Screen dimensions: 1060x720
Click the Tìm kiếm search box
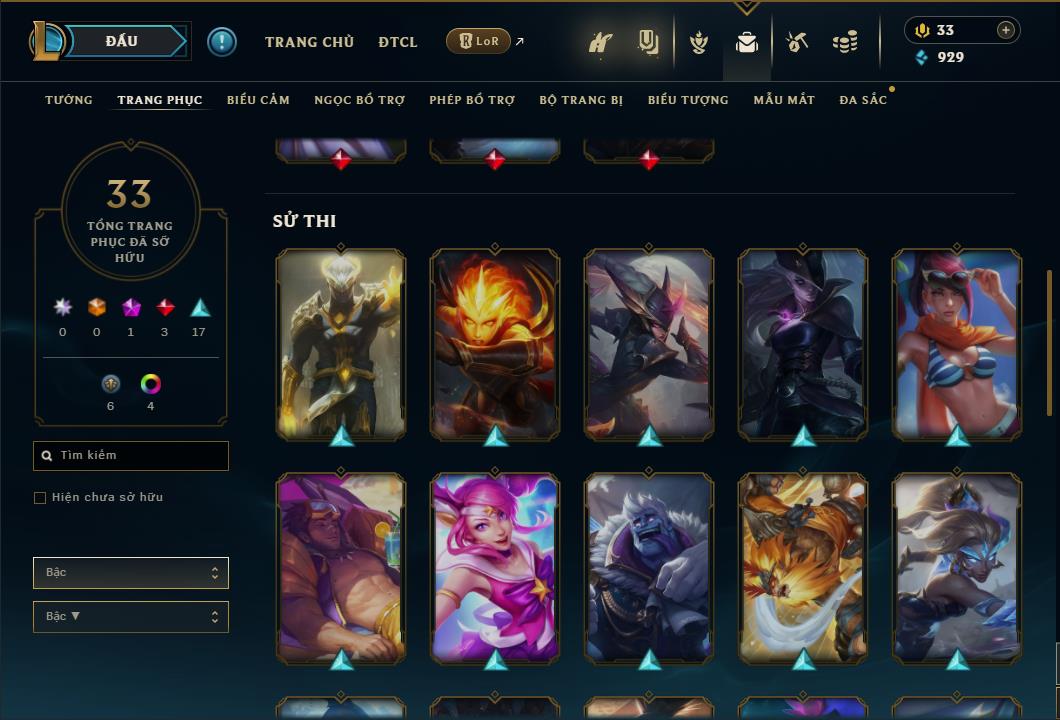(131, 456)
